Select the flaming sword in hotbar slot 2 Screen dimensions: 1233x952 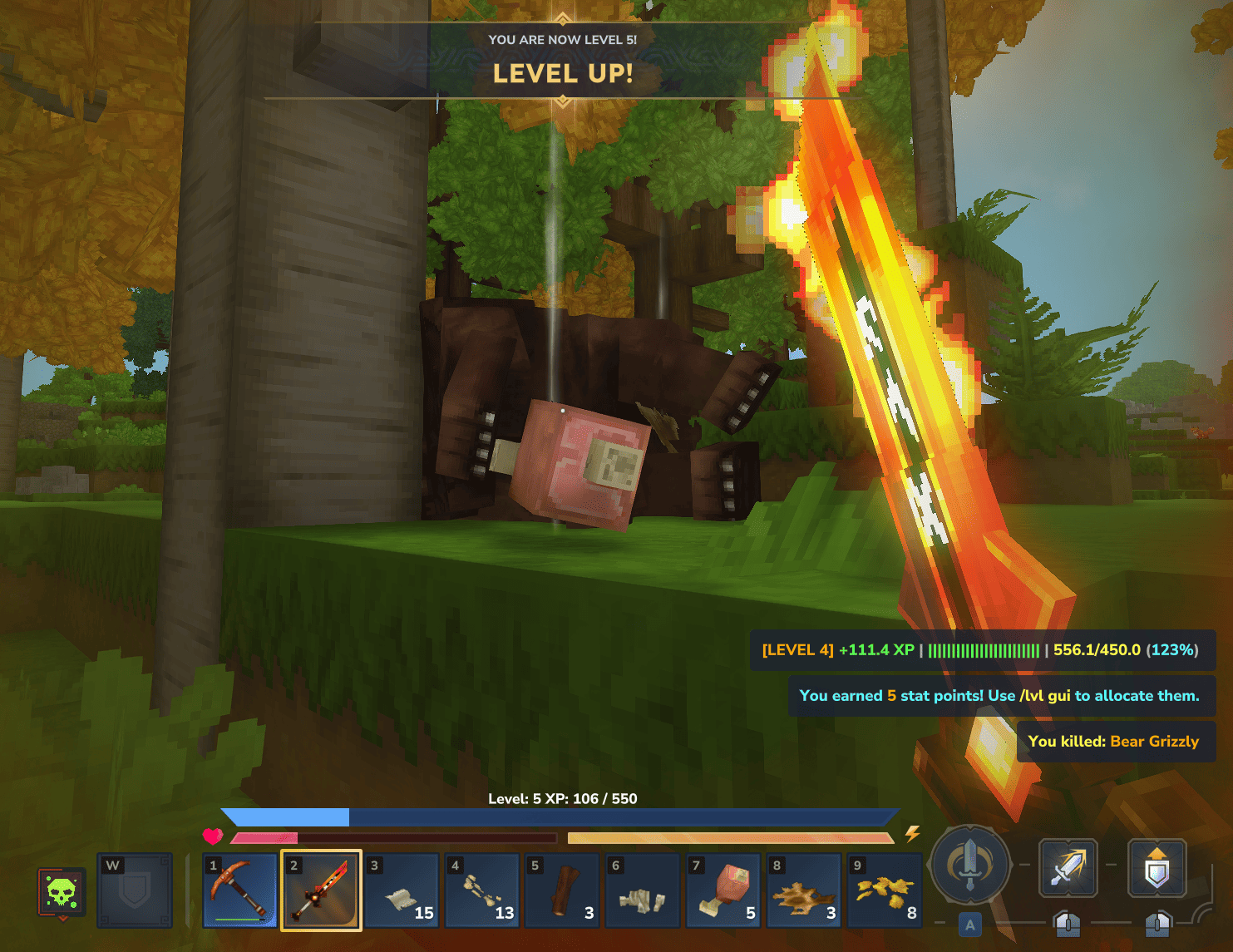point(321,891)
